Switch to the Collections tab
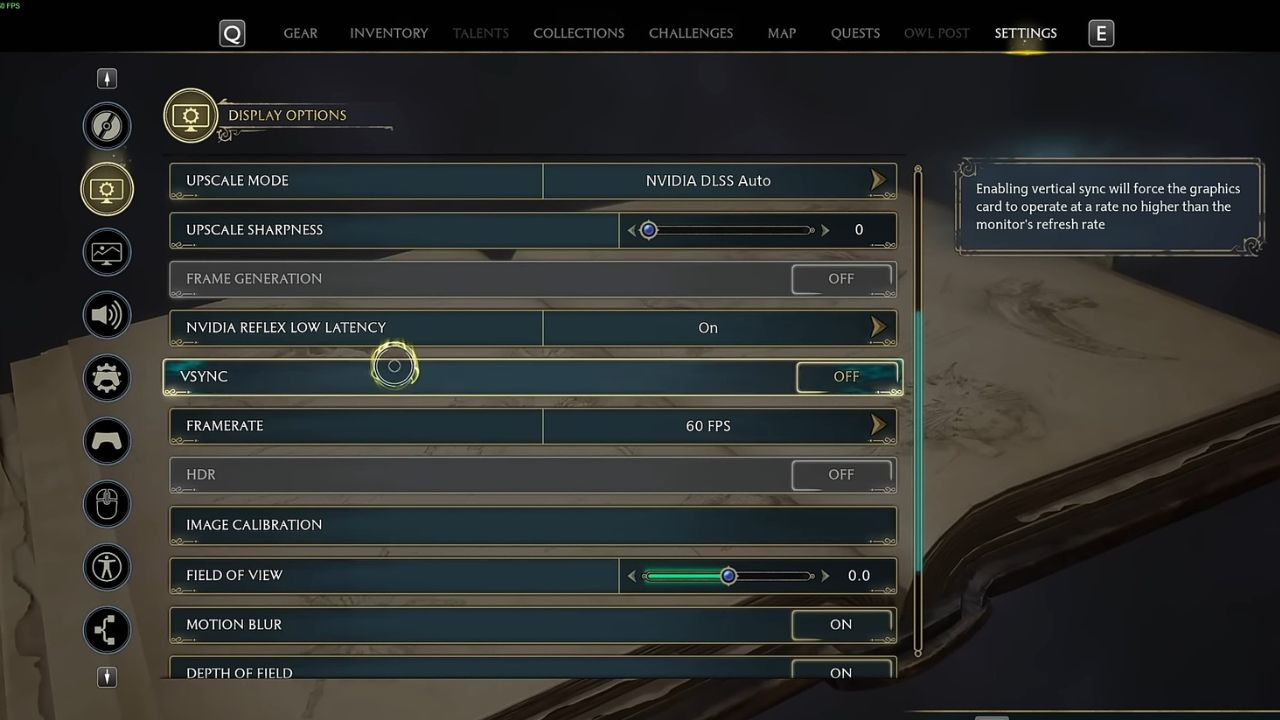The image size is (1280, 720). coord(578,33)
